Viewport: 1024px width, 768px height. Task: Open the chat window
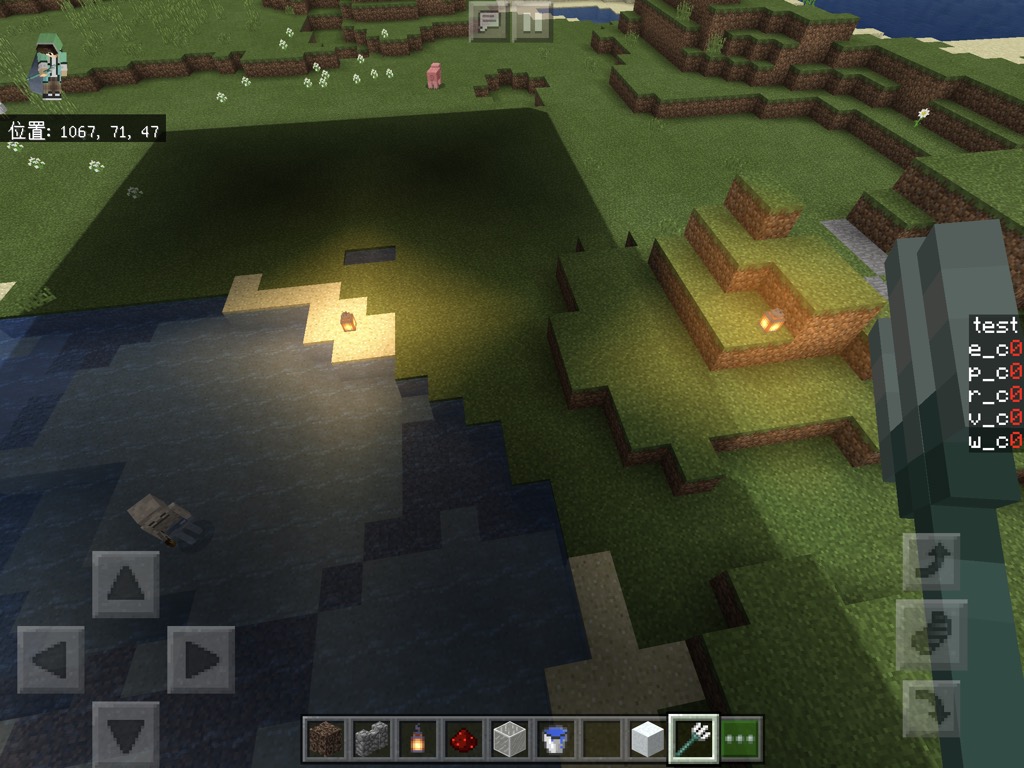[489, 20]
